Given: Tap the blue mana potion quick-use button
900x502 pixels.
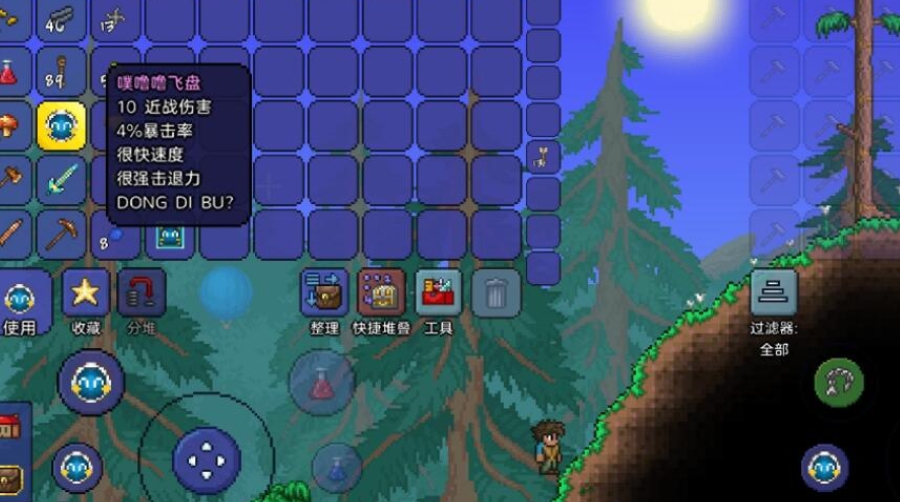Looking at the screenshot, I should pyautogui.click(x=337, y=467).
